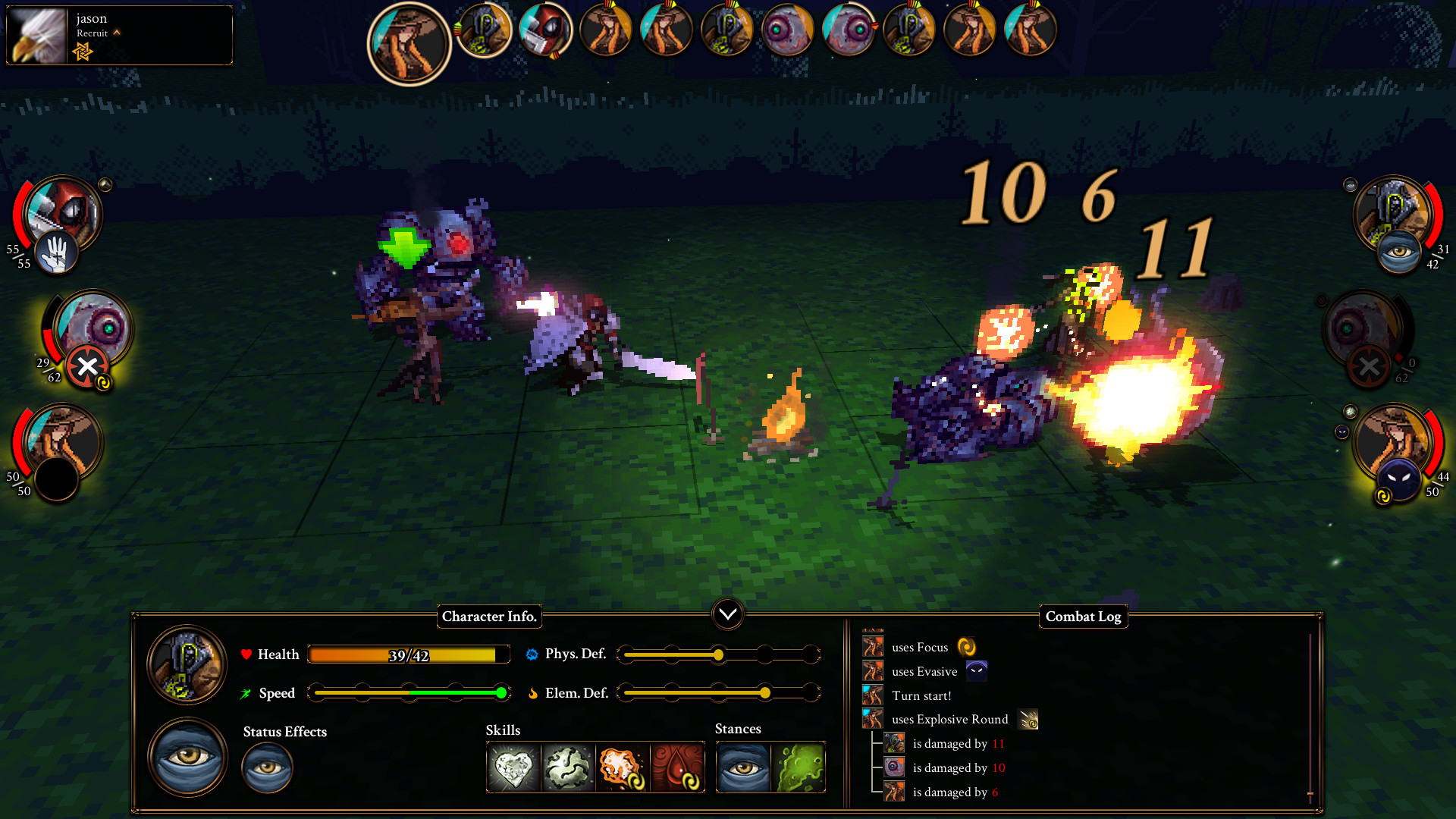Viewport: 1456px width, 819px height.
Task: Click the Focus swirl icon in the Combat Log
Action: point(966,646)
